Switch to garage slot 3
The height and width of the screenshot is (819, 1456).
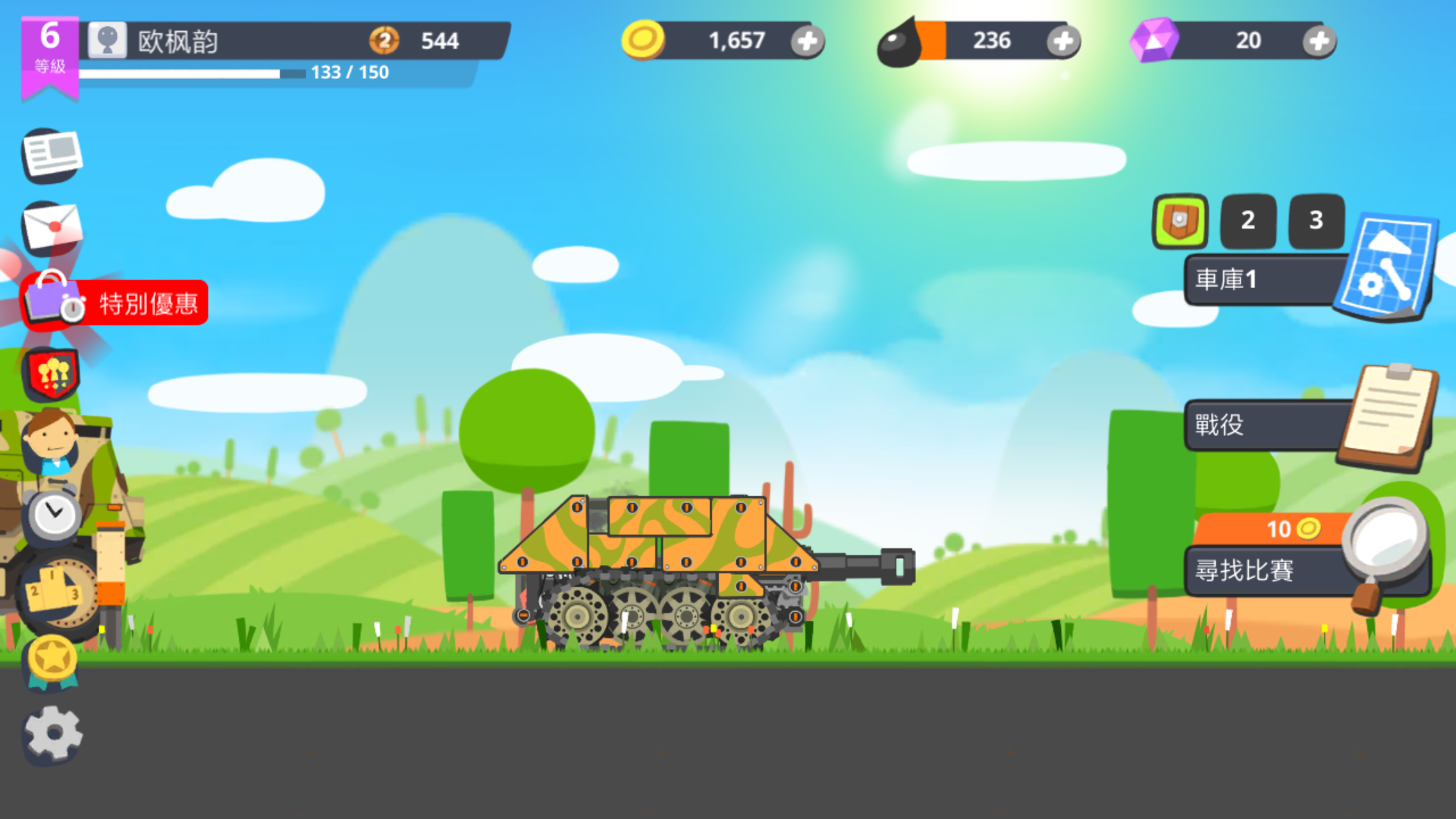pyautogui.click(x=1316, y=221)
